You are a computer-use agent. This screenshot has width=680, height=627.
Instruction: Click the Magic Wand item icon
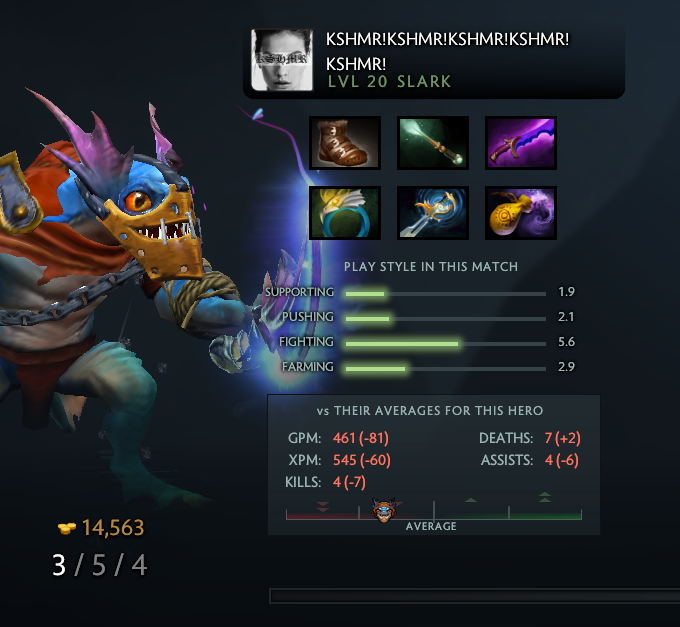point(433,143)
